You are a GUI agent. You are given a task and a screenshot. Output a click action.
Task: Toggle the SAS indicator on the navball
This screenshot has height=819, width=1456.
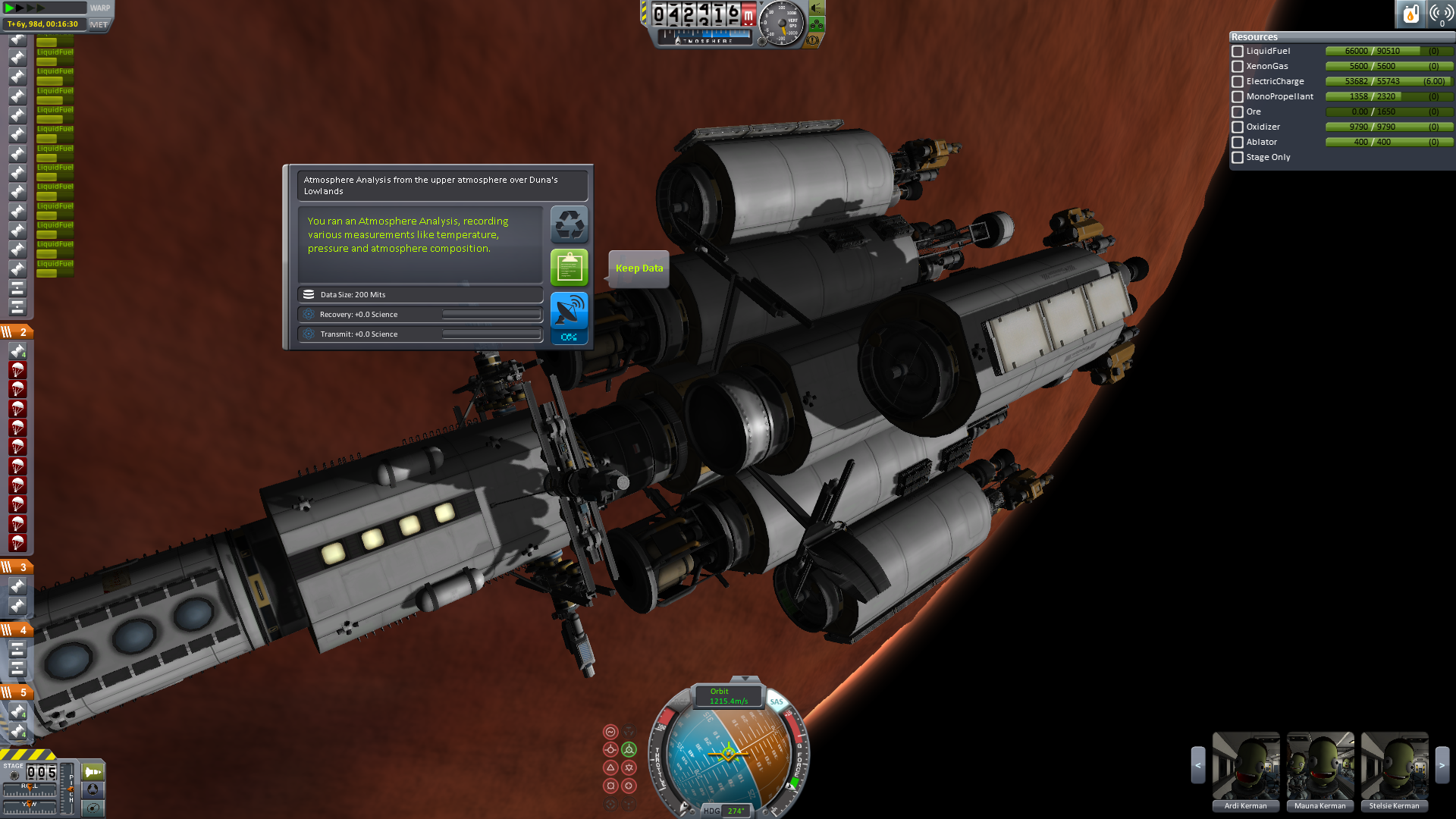click(x=777, y=701)
